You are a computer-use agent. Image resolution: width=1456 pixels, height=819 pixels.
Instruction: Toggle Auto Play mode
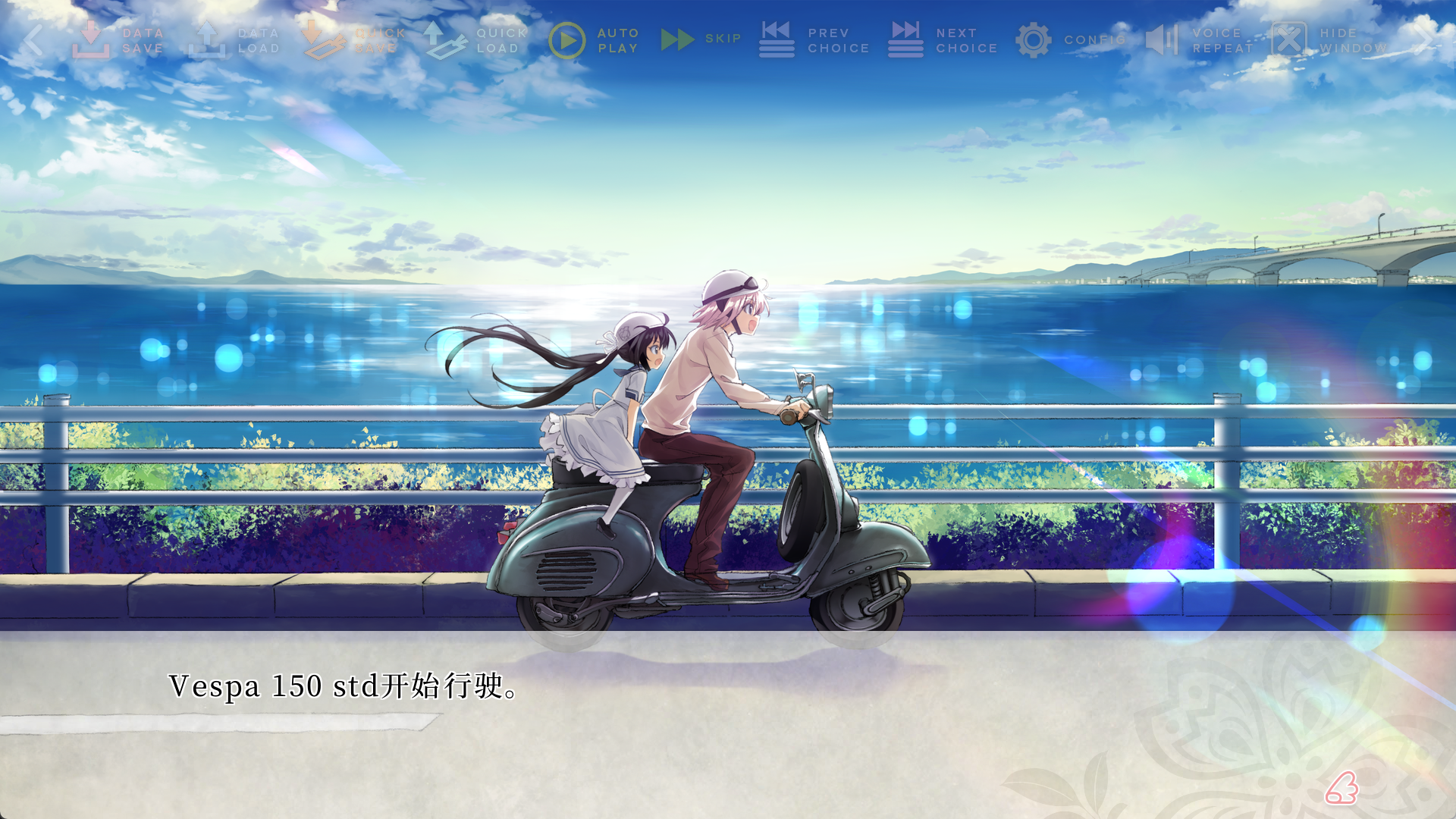pos(594,40)
